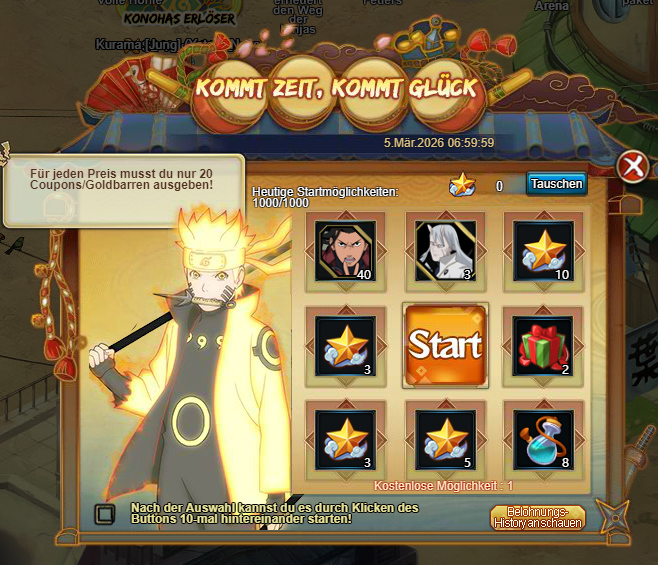The image size is (658, 565).
Task: Close the Kommt Zeit, Kommt Glück window
Action: [x=632, y=167]
